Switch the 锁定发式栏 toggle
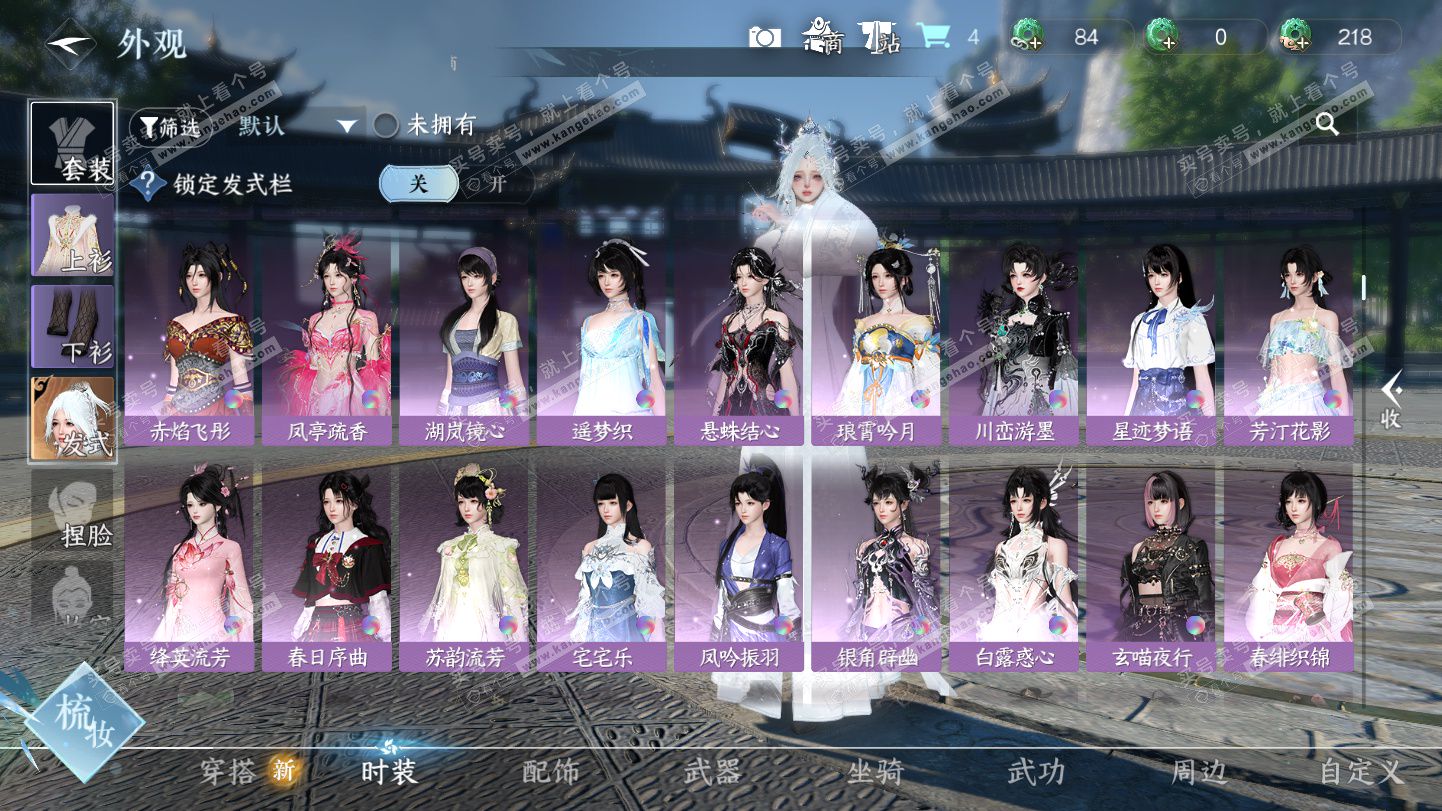The height and width of the screenshot is (811, 1442). click(x=455, y=183)
